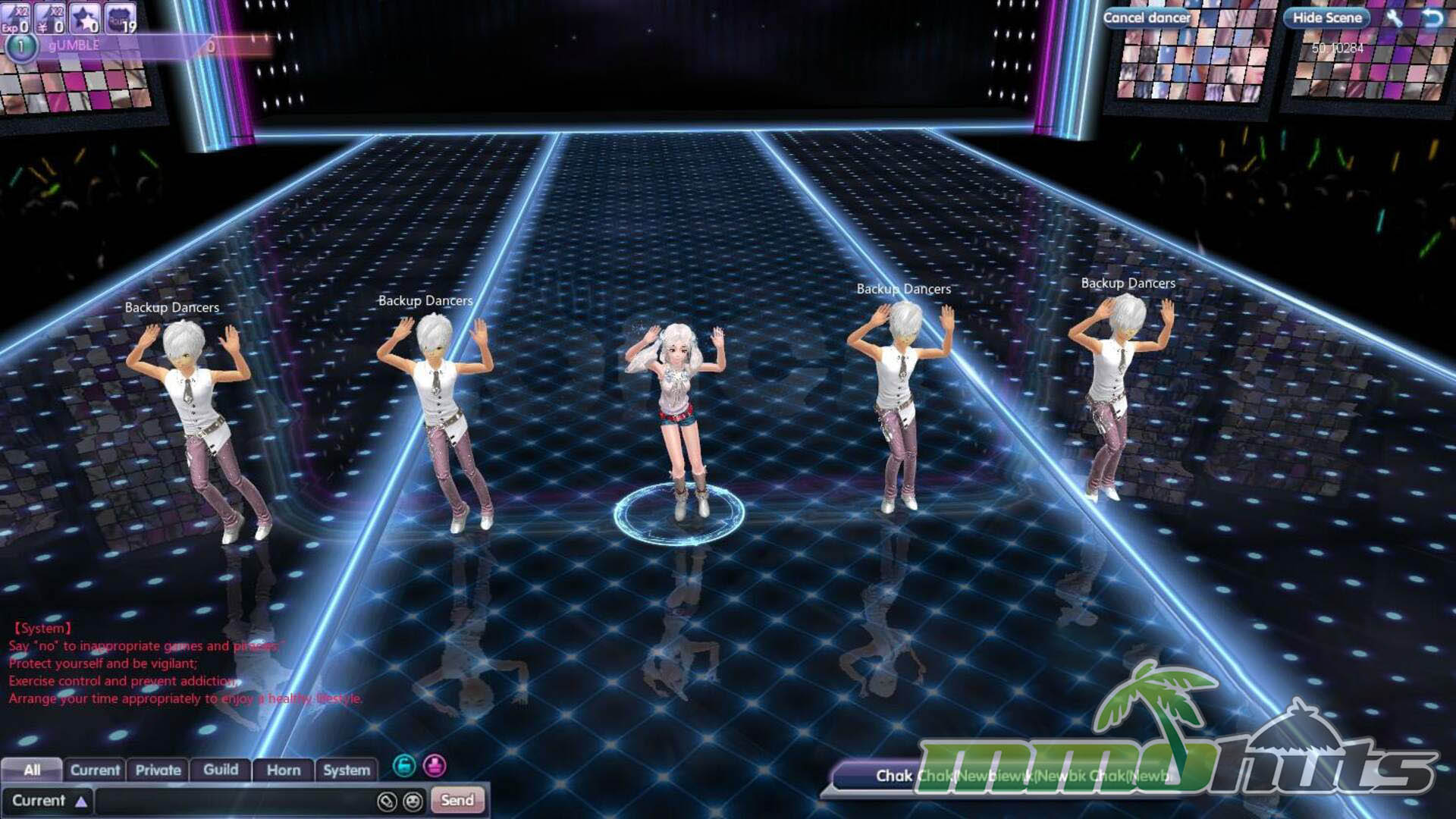This screenshot has width=1456, height=819.
Task: Show the Horn chat tab
Action: click(x=284, y=770)
